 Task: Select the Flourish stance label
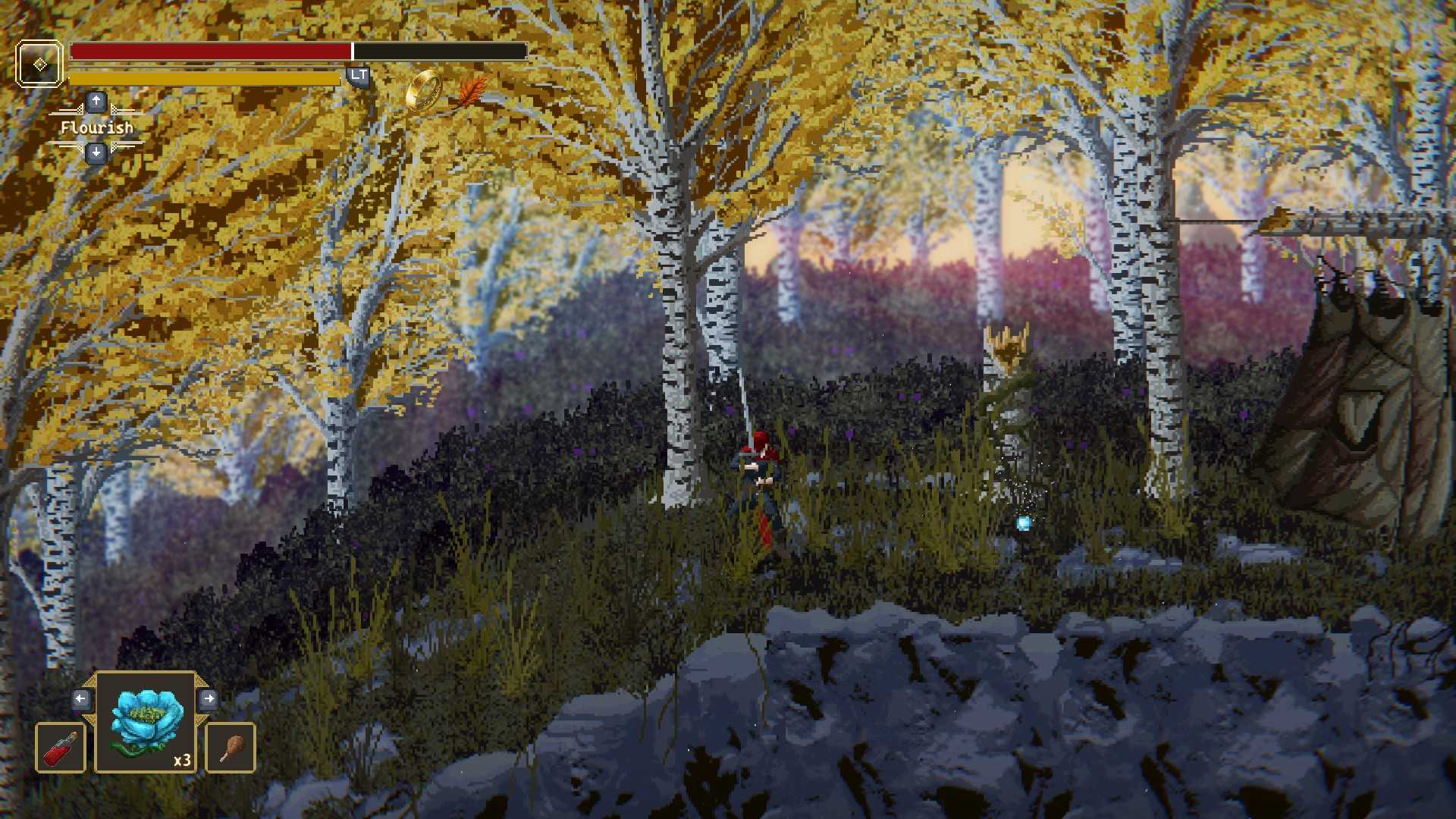pyautogui.click(x=96, y=127)
